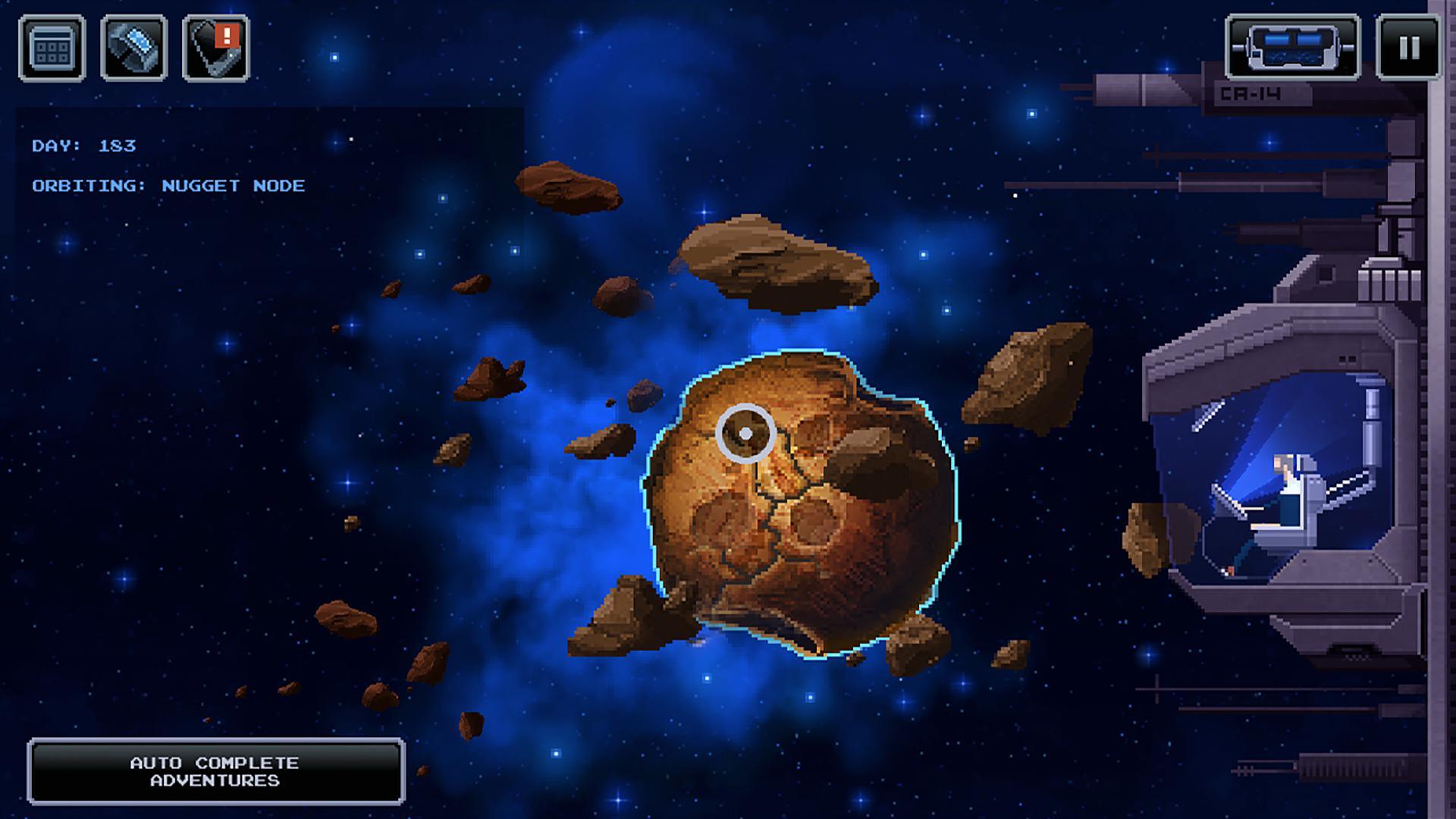The image size is (1456, 819).
Task: Open the mineral inventory panel
Action: coord(133,46)
